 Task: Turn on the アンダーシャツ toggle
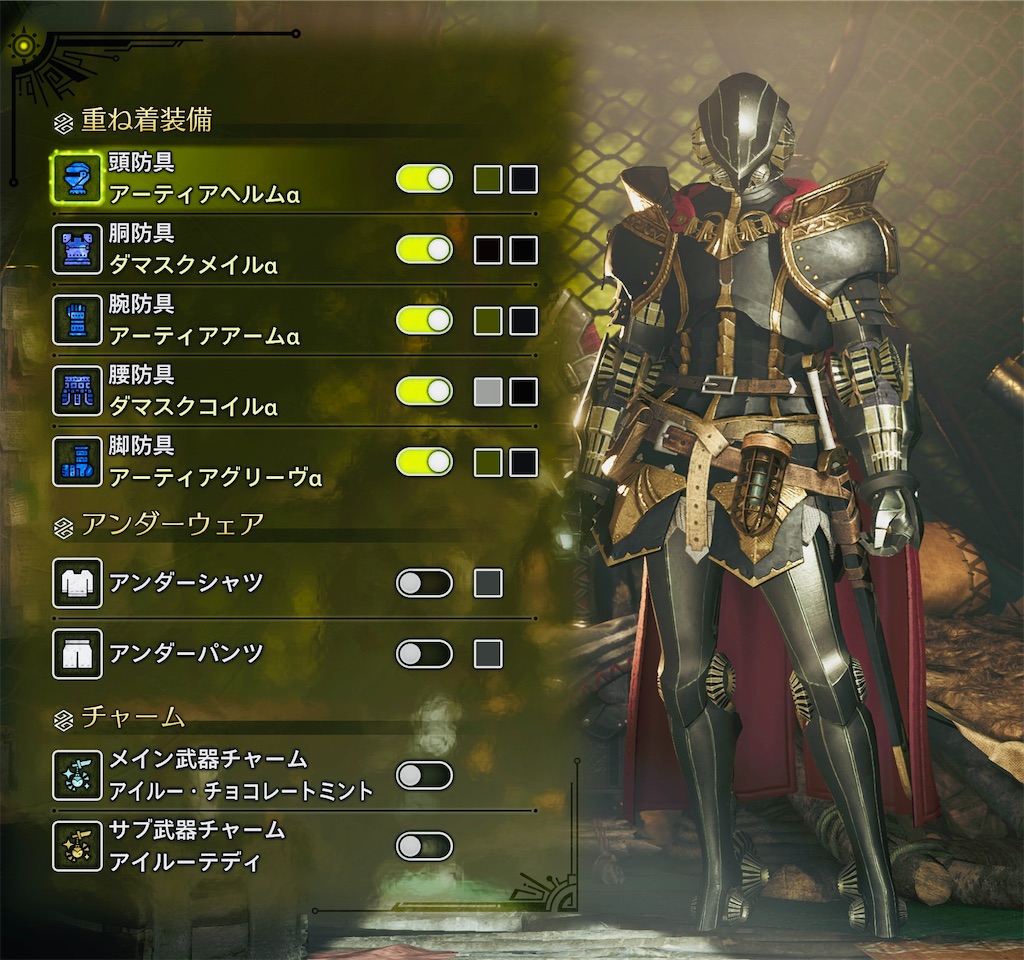424,583
